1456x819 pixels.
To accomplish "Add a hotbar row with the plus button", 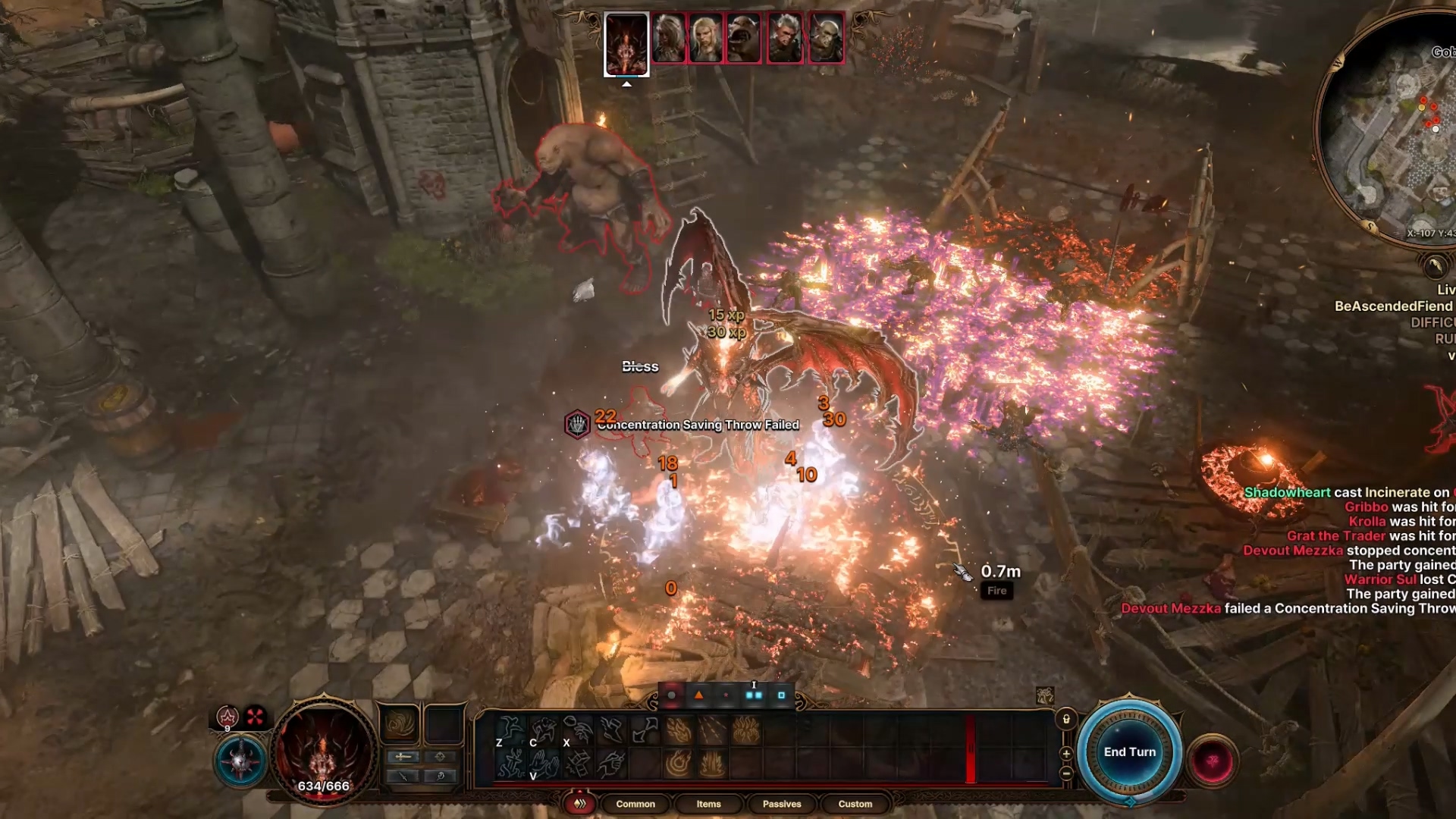I will (1066, 753).
